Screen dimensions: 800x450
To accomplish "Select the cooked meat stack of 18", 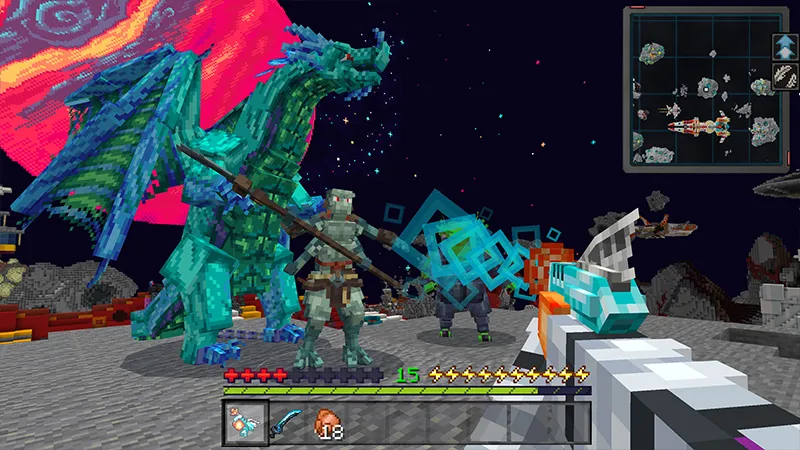I will [327, 423].
